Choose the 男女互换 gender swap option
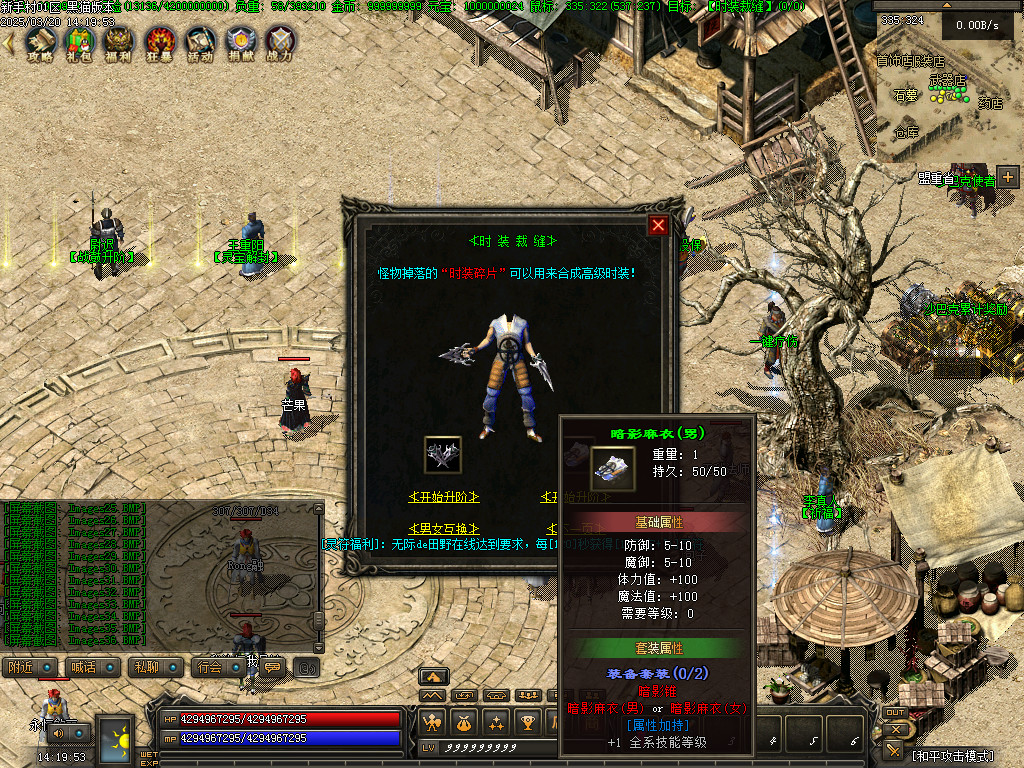The height and width of the screenshot is (768, 1024). (444, 528)
